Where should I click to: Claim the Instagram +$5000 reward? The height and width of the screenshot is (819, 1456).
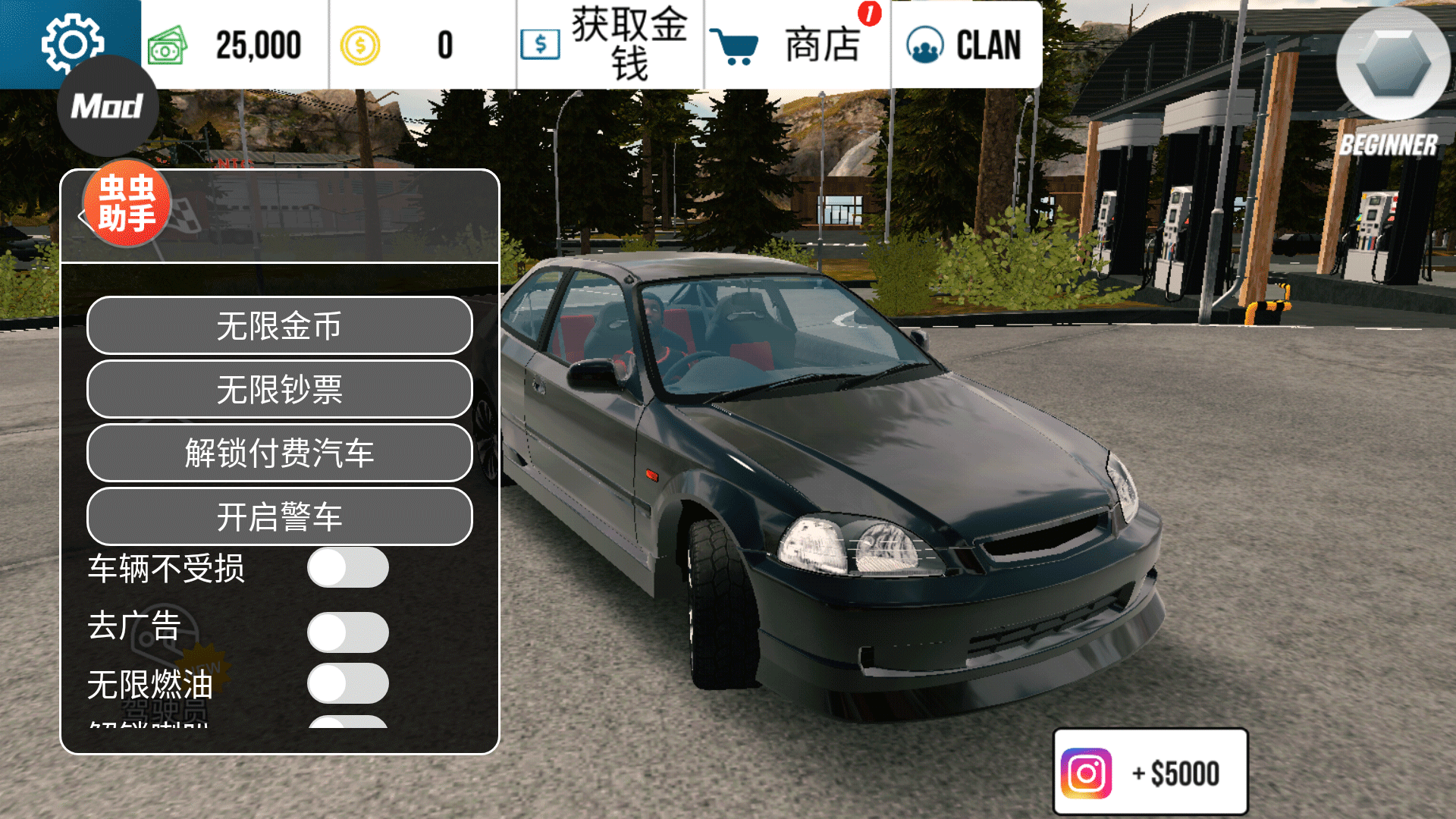(1150, 772)
